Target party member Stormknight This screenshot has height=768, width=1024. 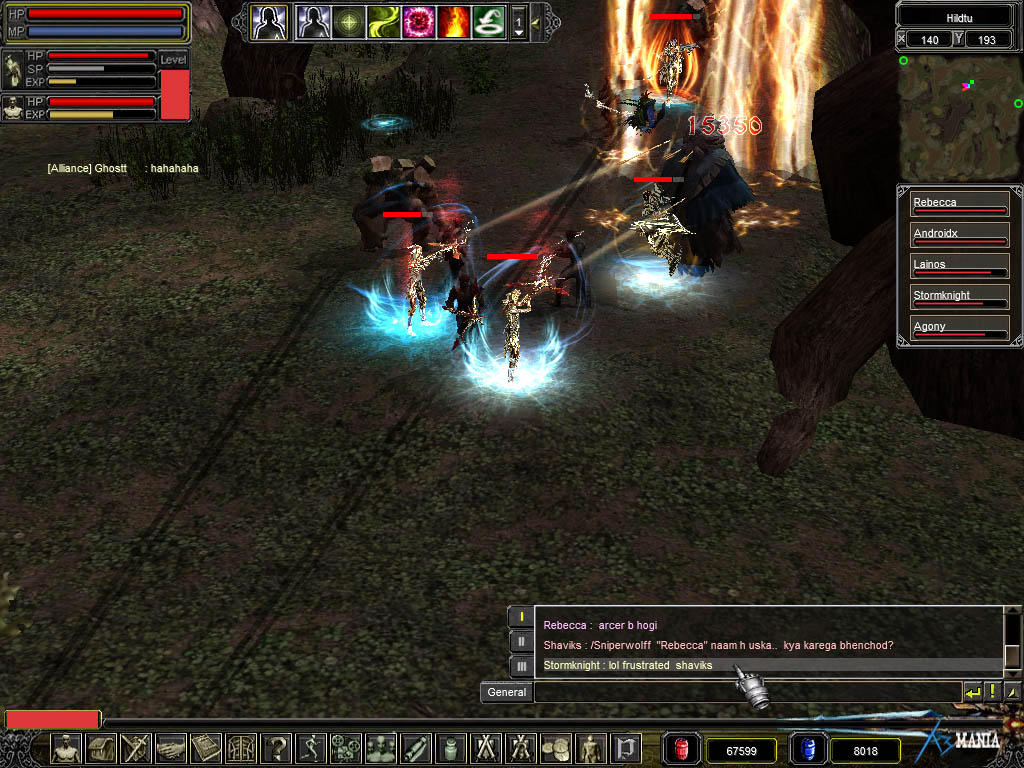tap(959, 298)
